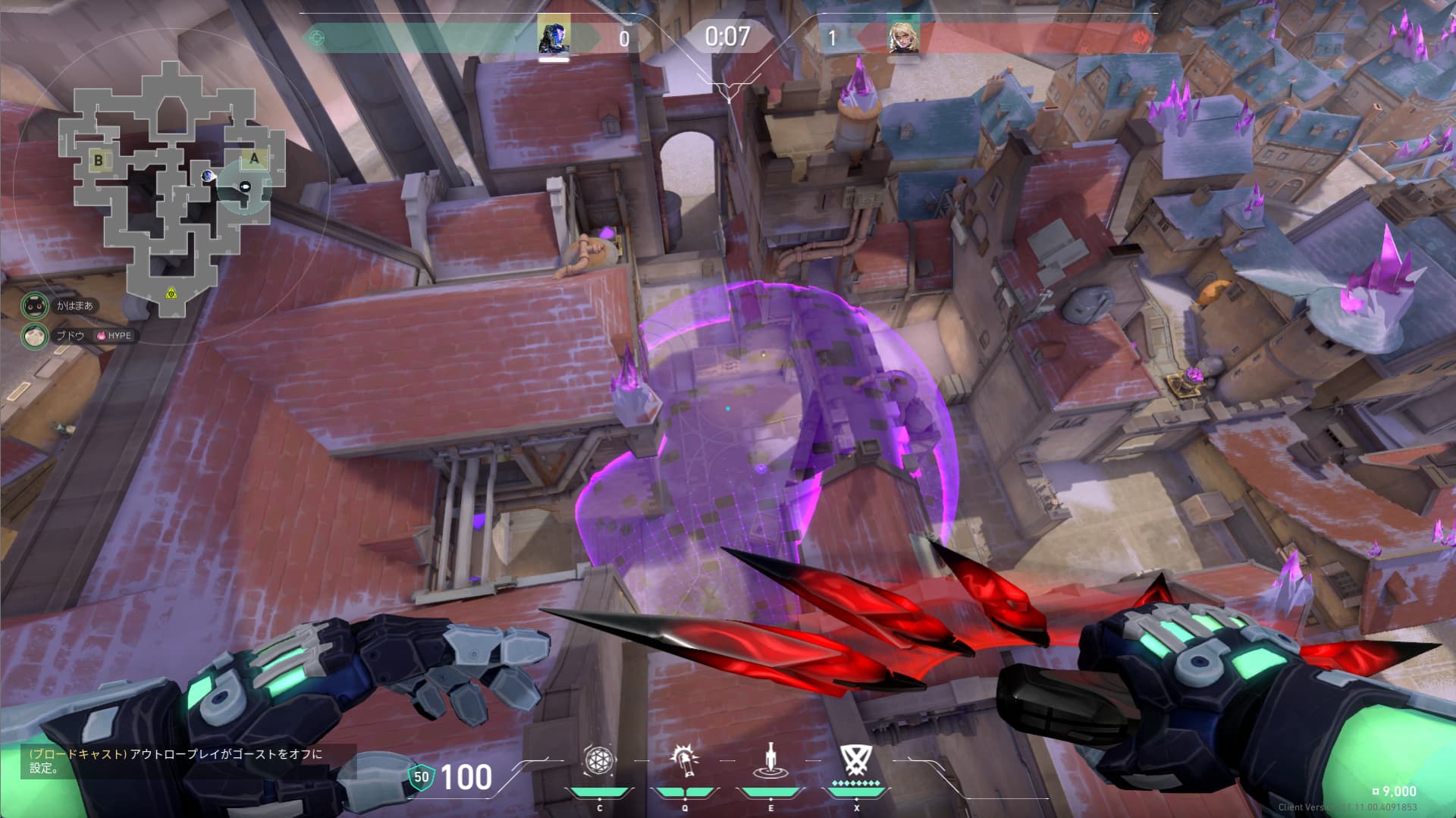Select the B site marker on minimap

pyautogui.click(x=98, y=161)
